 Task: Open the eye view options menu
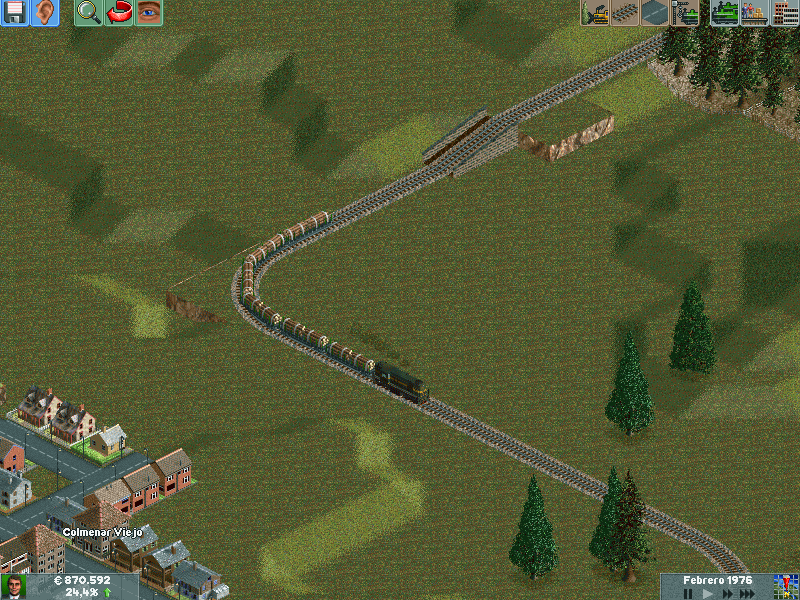[149, 13]
